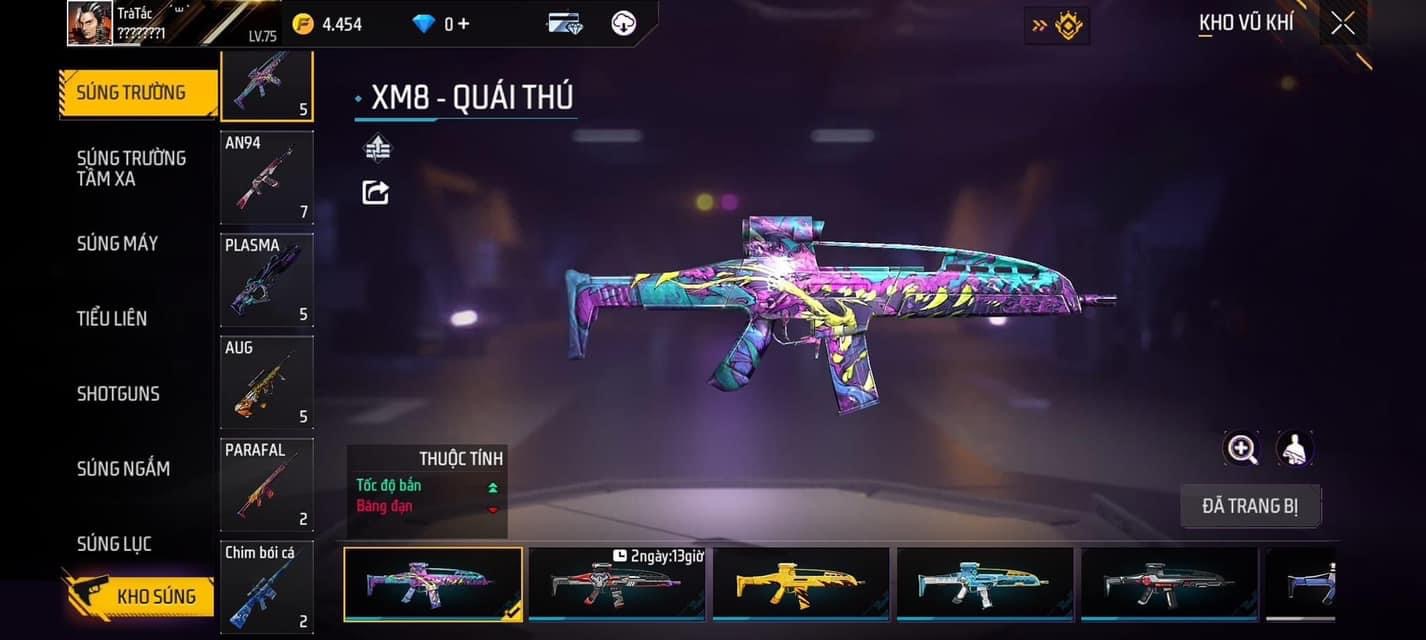Viewport: 1426px width, 640px height.
Task: Select the Súng Máy category
Action: pos(117,243)
